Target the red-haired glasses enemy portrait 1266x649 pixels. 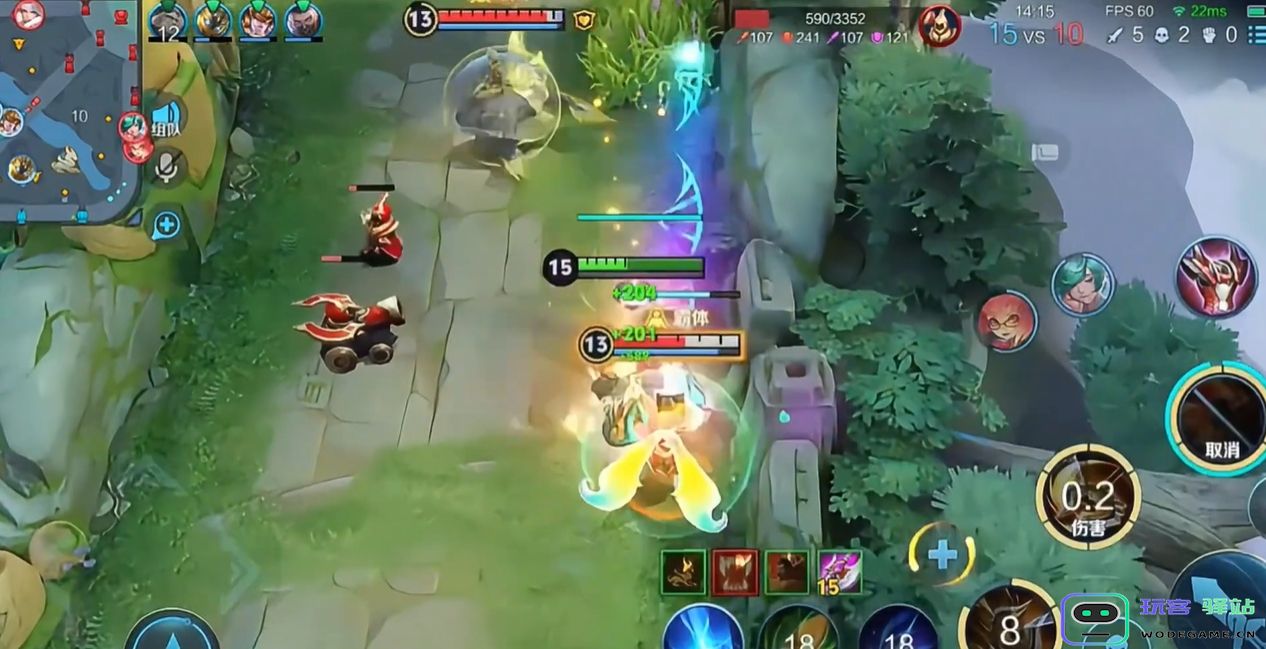(x=1006, y=321)
